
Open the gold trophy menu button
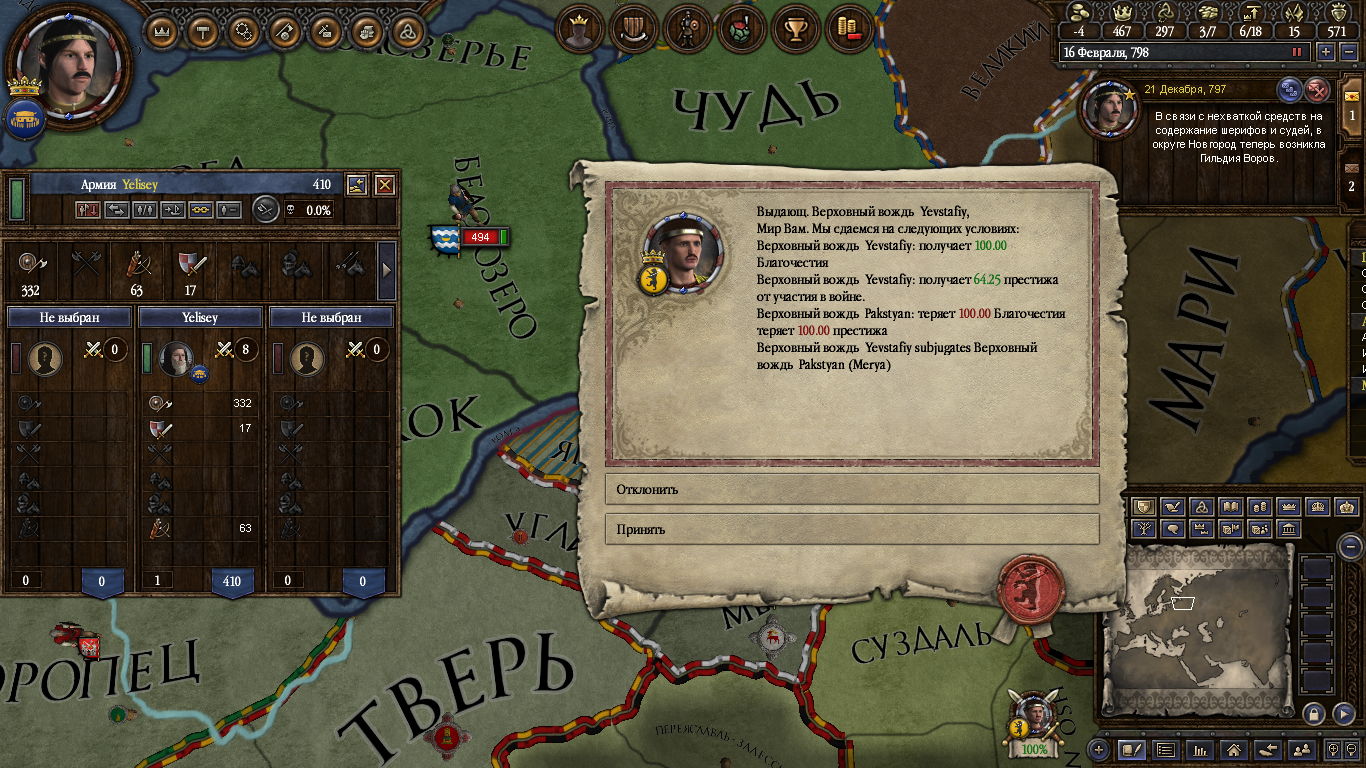(797, 29)
